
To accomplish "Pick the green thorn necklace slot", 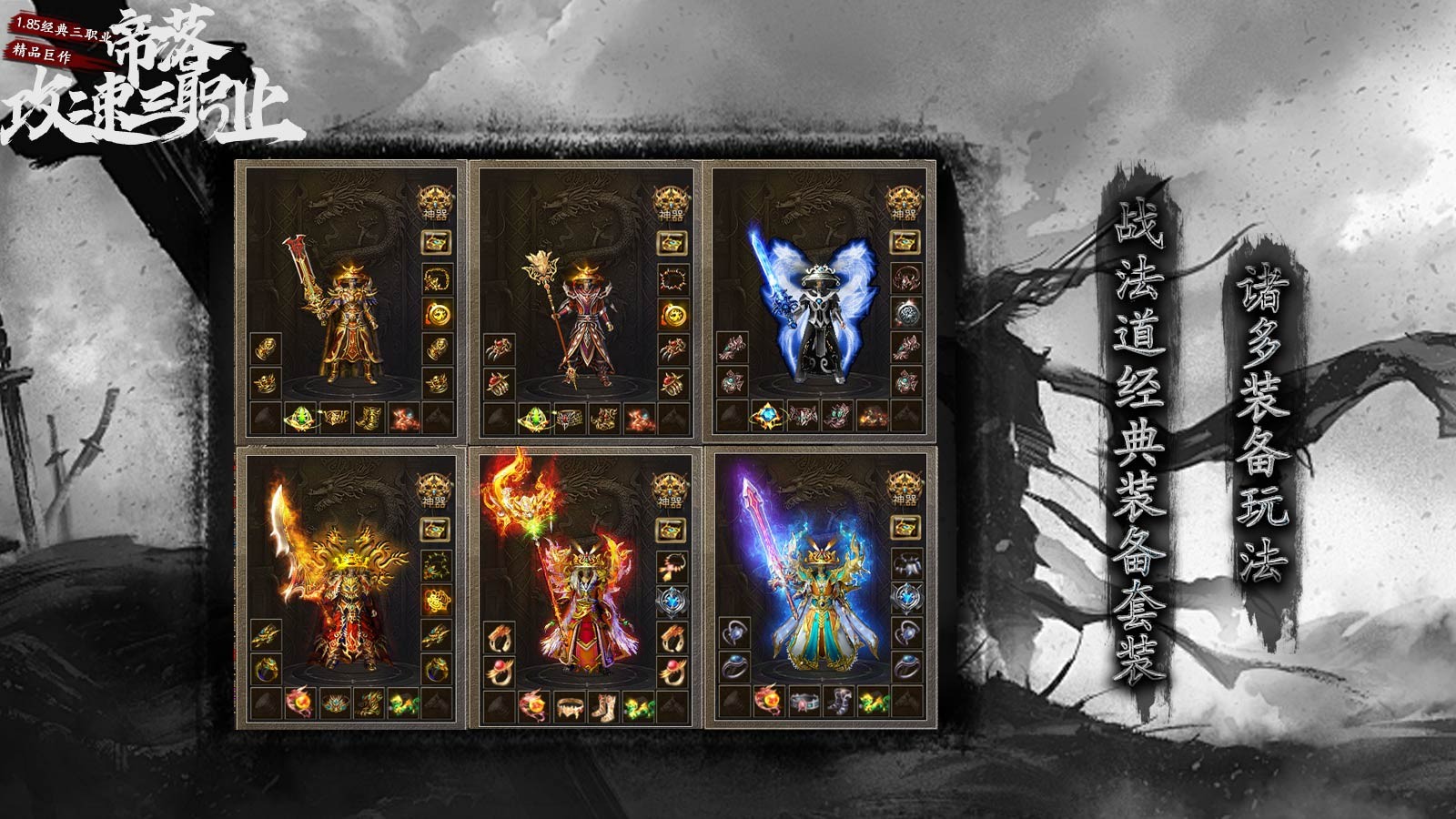I will pos(436,565).
